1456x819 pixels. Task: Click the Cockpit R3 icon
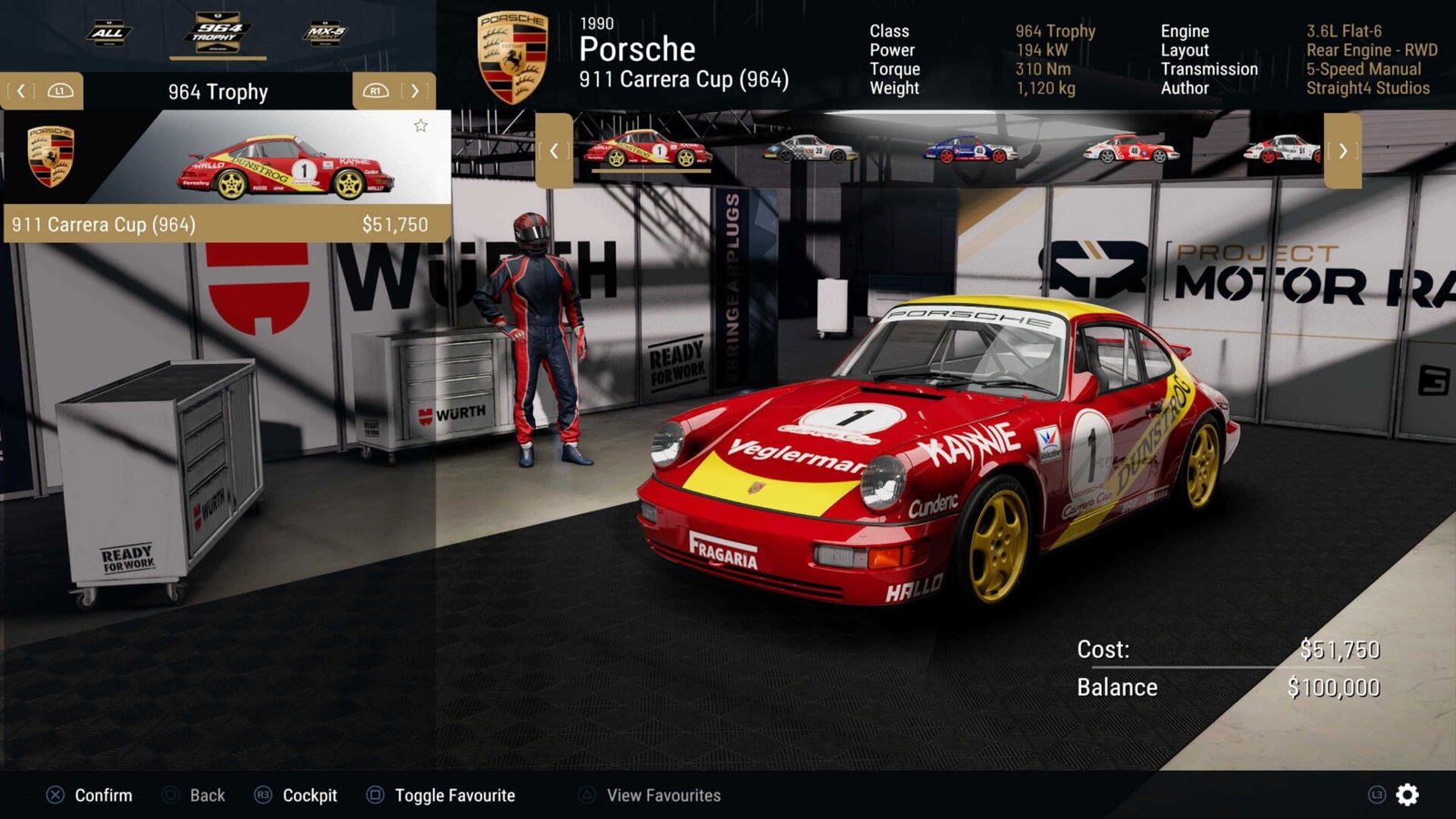(263, 794)
